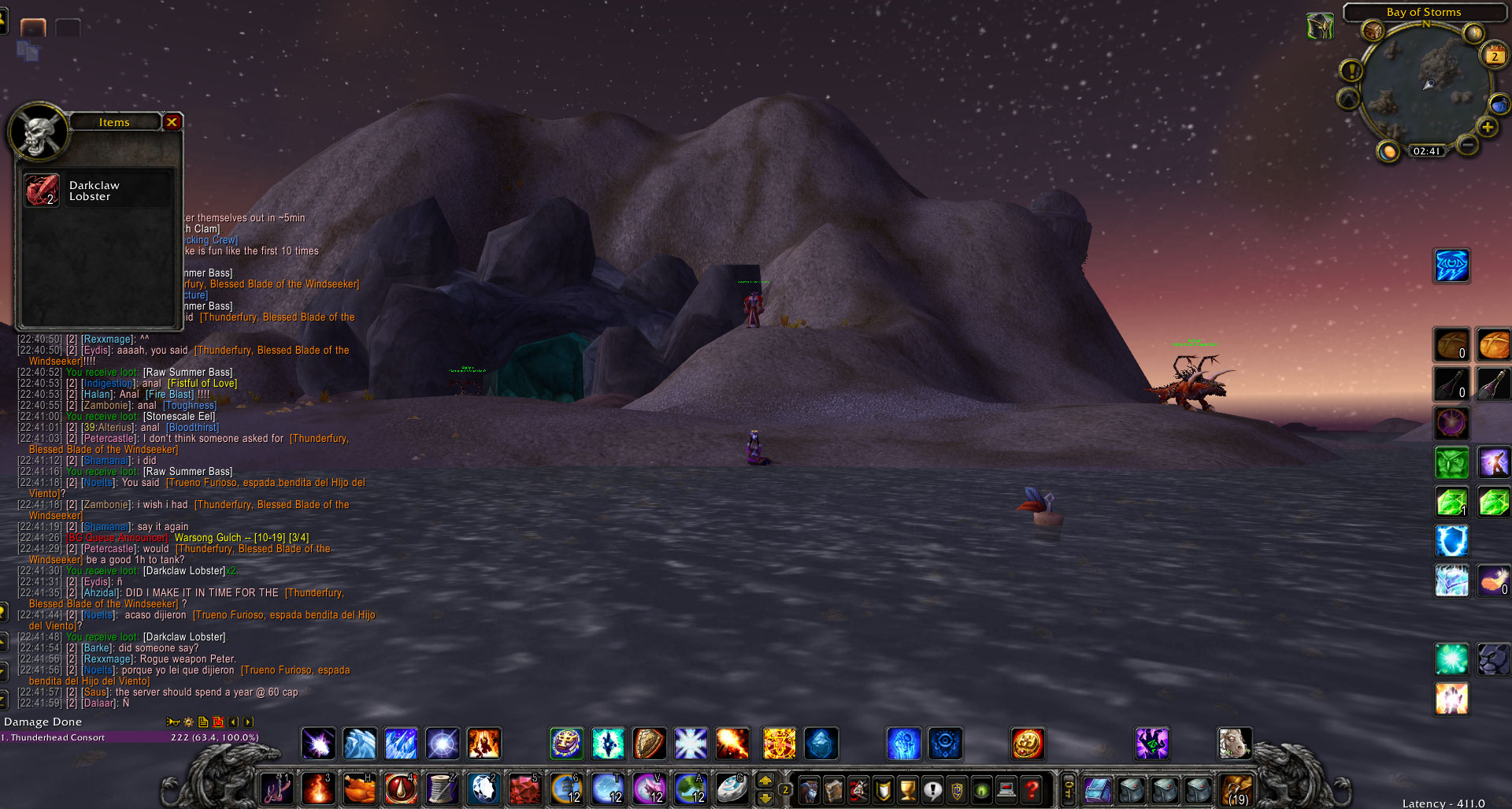Click the action bar page-up arrow
This screenshot has height=809, width=1512.
766,781
